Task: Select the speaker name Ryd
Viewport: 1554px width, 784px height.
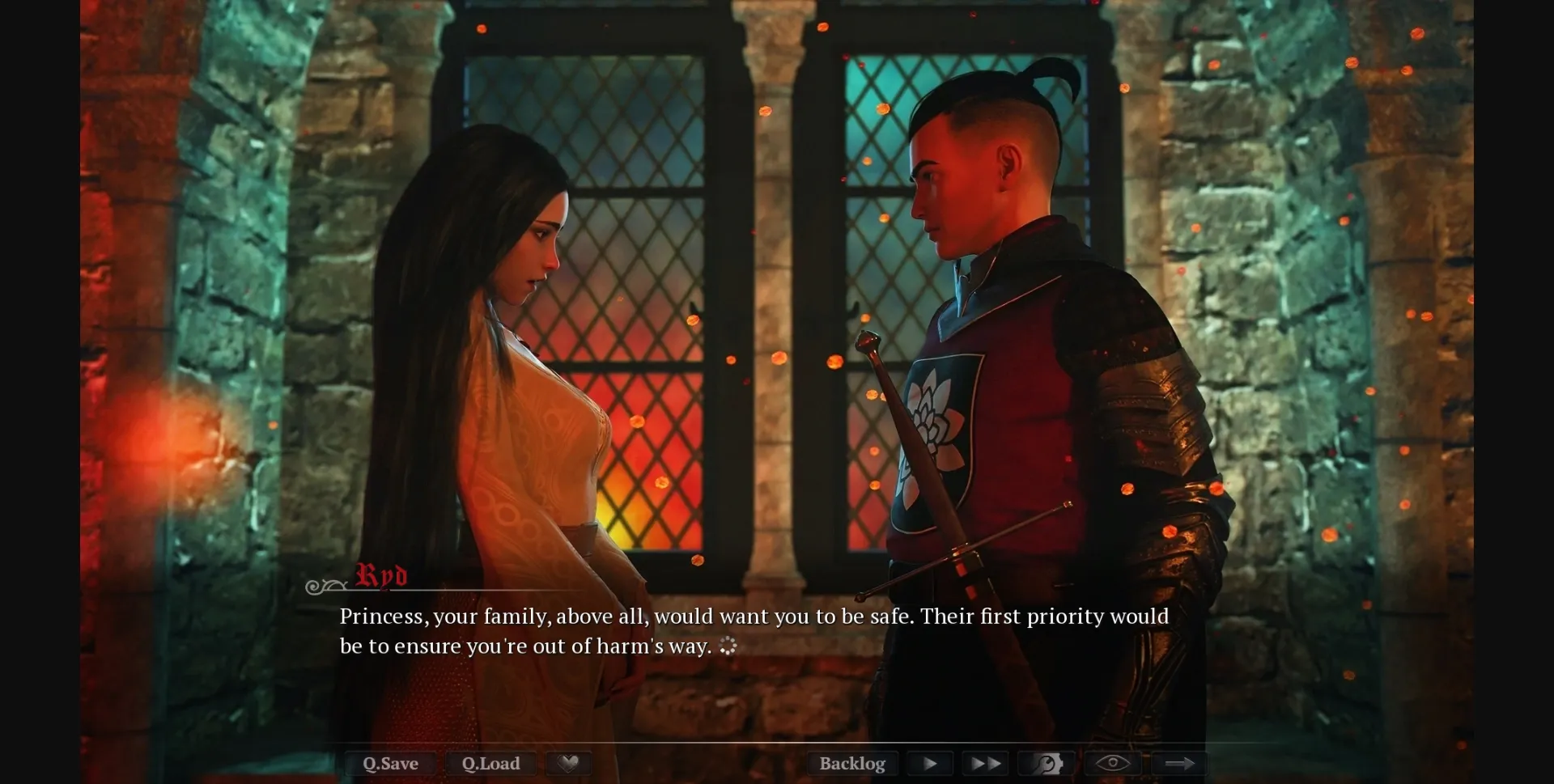Action: click(379, 576)
